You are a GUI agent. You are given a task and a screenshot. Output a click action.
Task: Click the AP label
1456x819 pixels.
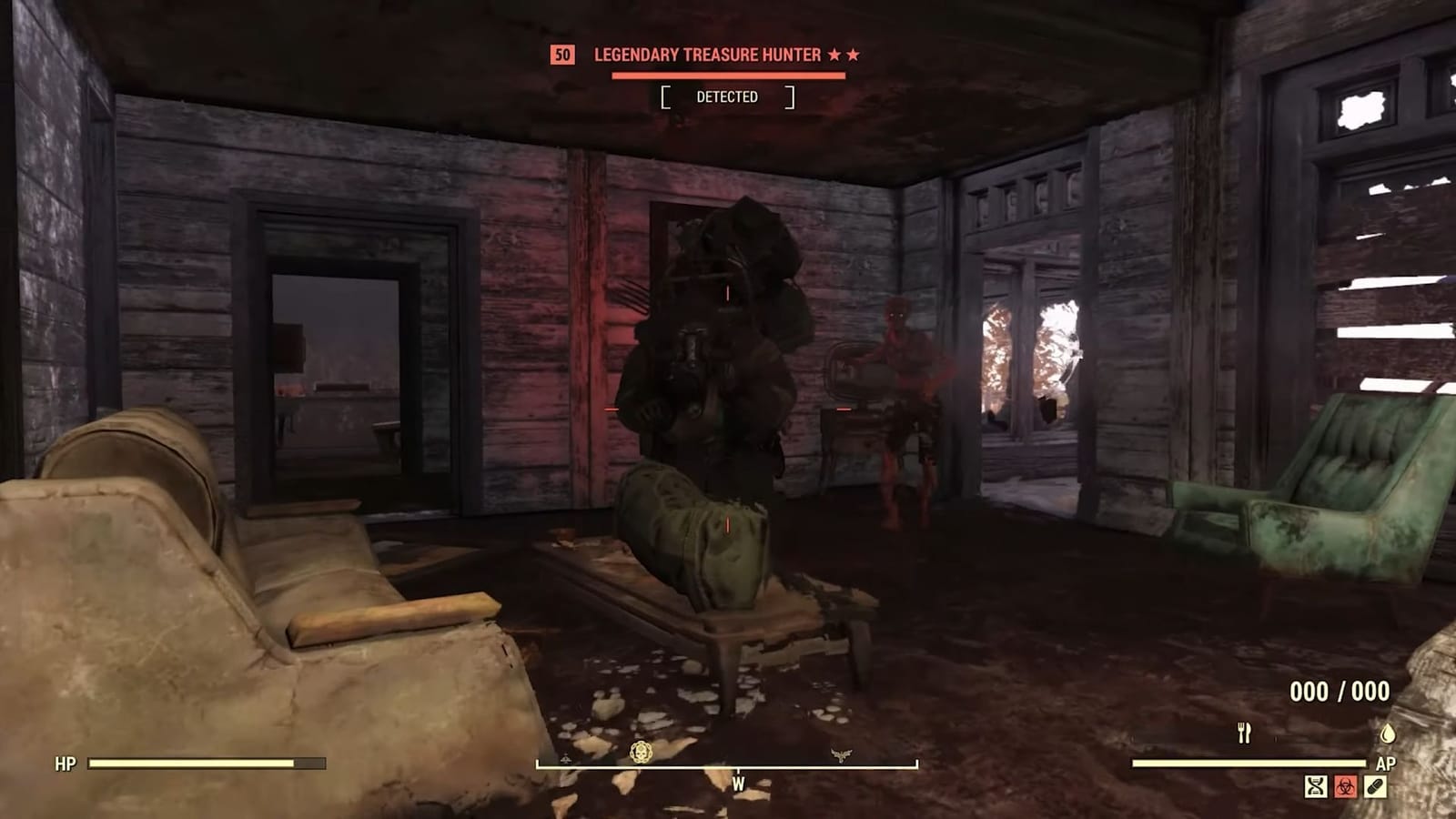(1387, 763)
